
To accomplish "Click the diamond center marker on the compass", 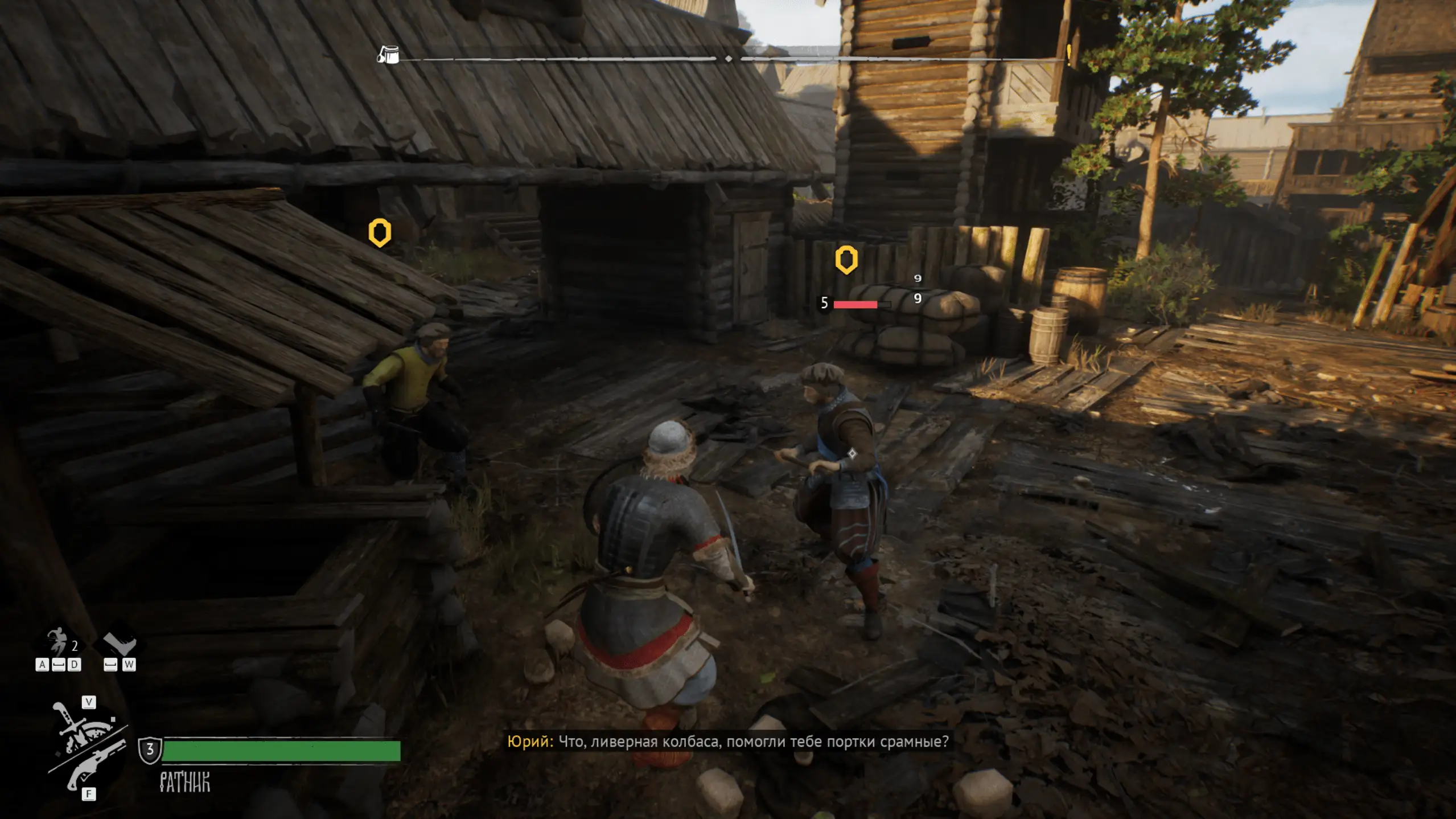I will (729, 59).
